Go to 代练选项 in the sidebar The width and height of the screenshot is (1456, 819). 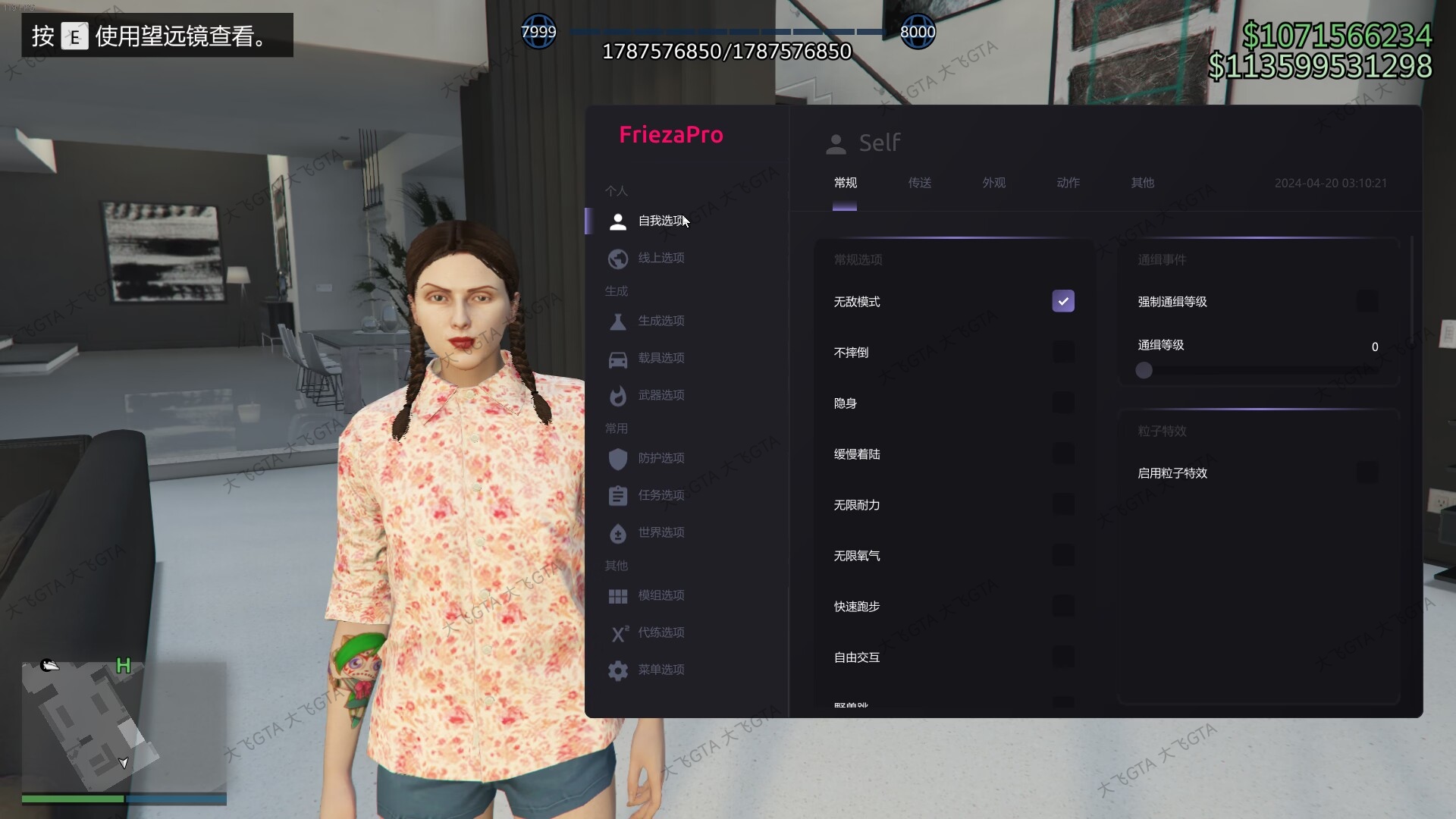pyautogui.click(x=661, y=633)
